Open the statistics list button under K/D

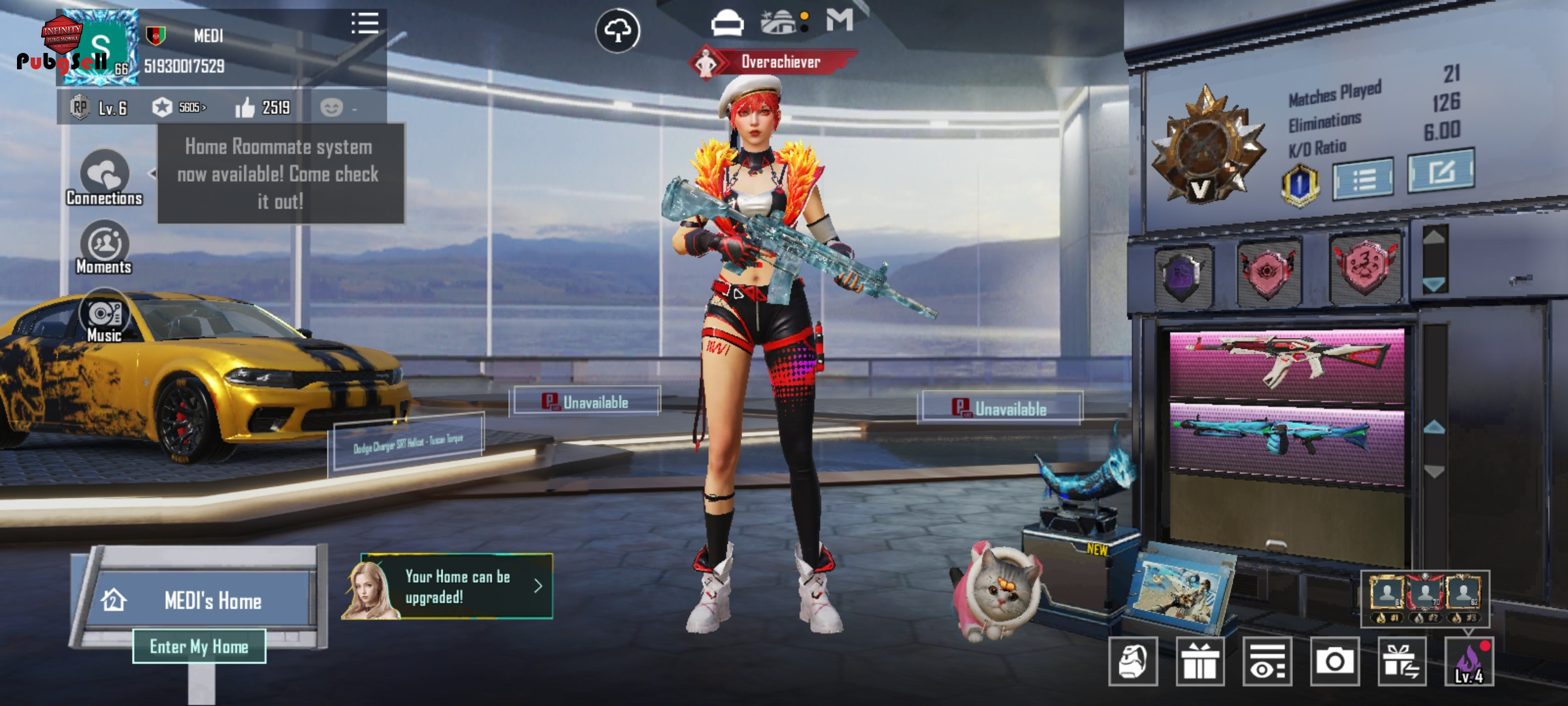(1364, 178)
